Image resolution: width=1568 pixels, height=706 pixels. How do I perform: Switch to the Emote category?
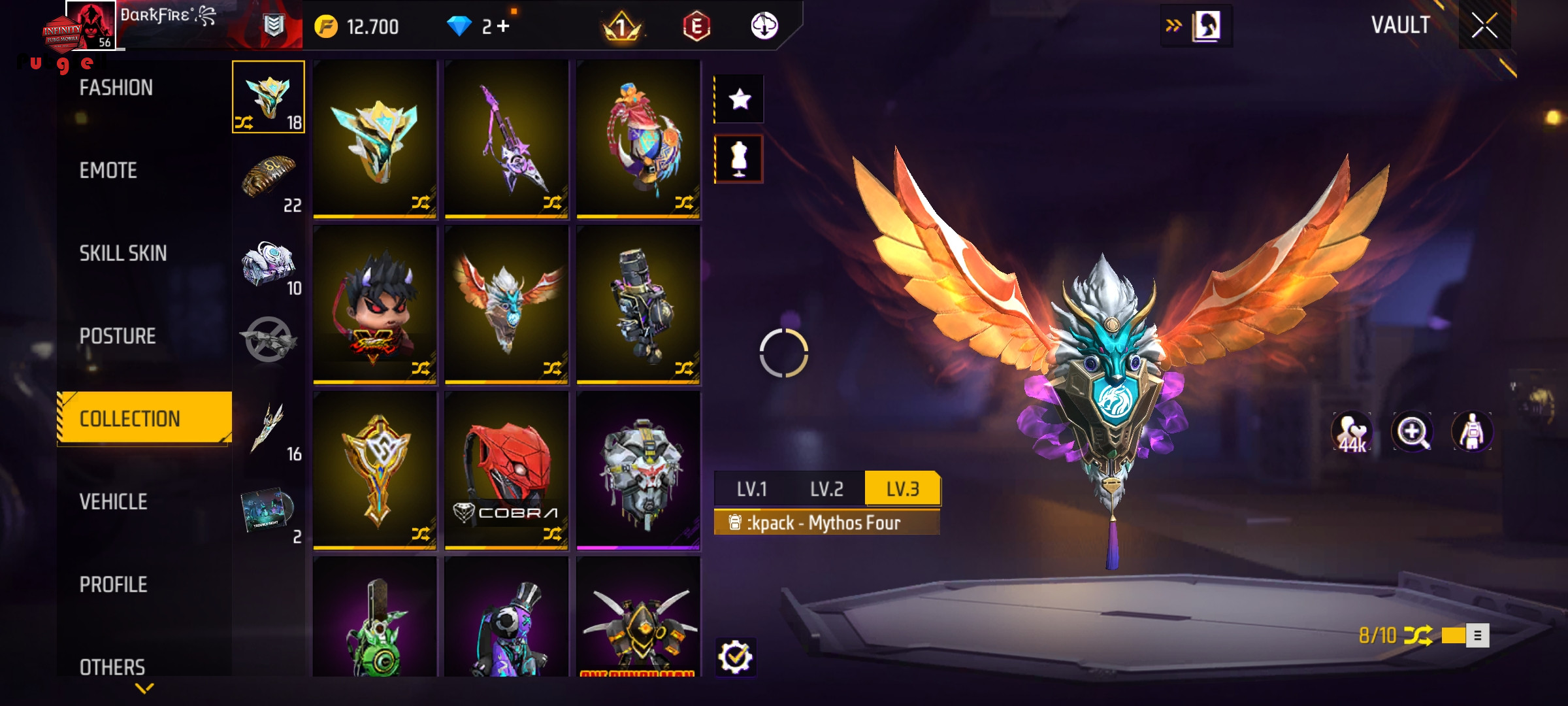108,171
